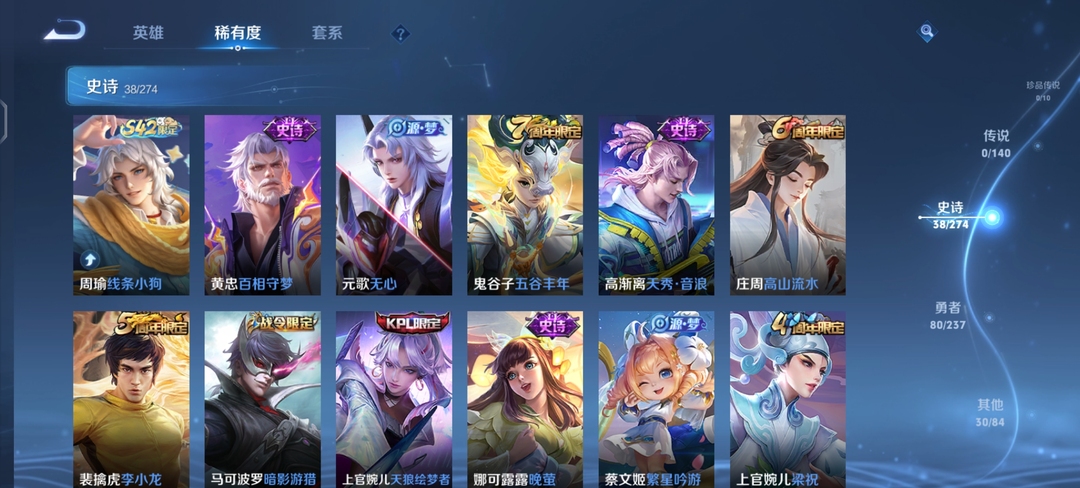The height and width of the screenshot is (488, 1080).
Task: Select the 上官婉儿 梁祝 skin card
Action: point(787,400)
